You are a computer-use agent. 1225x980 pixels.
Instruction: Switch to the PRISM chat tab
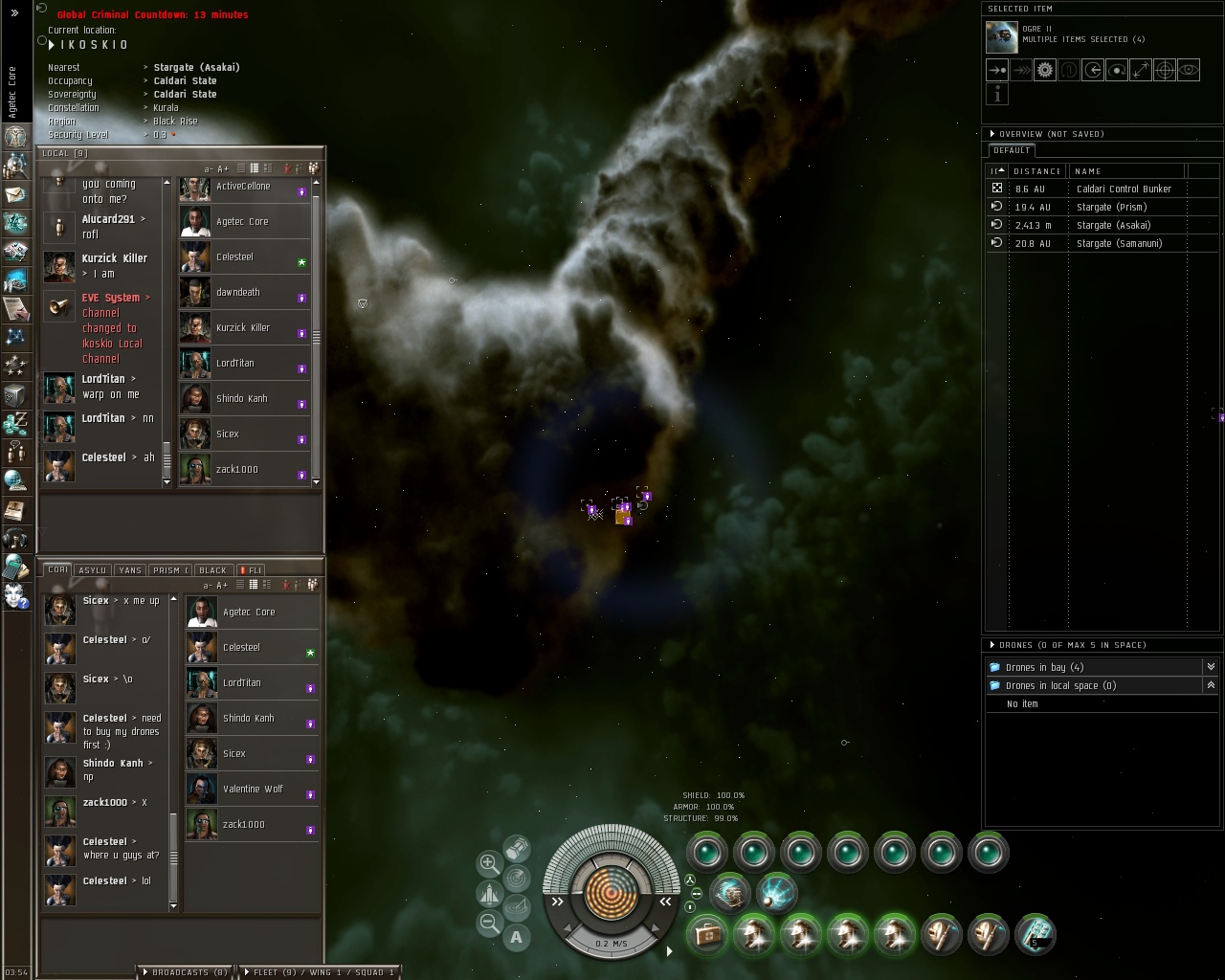tap(167, 570)
